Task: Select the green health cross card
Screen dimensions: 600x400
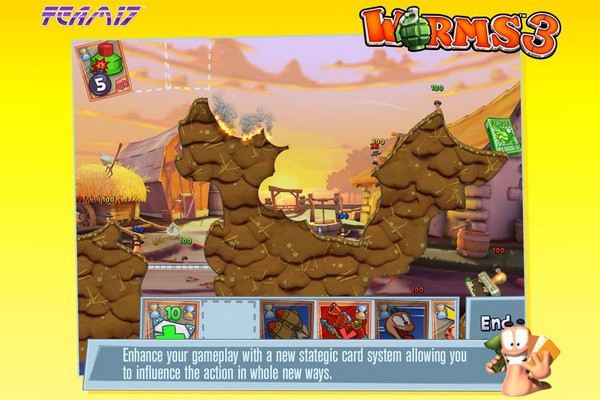Action: coord(170,320)
